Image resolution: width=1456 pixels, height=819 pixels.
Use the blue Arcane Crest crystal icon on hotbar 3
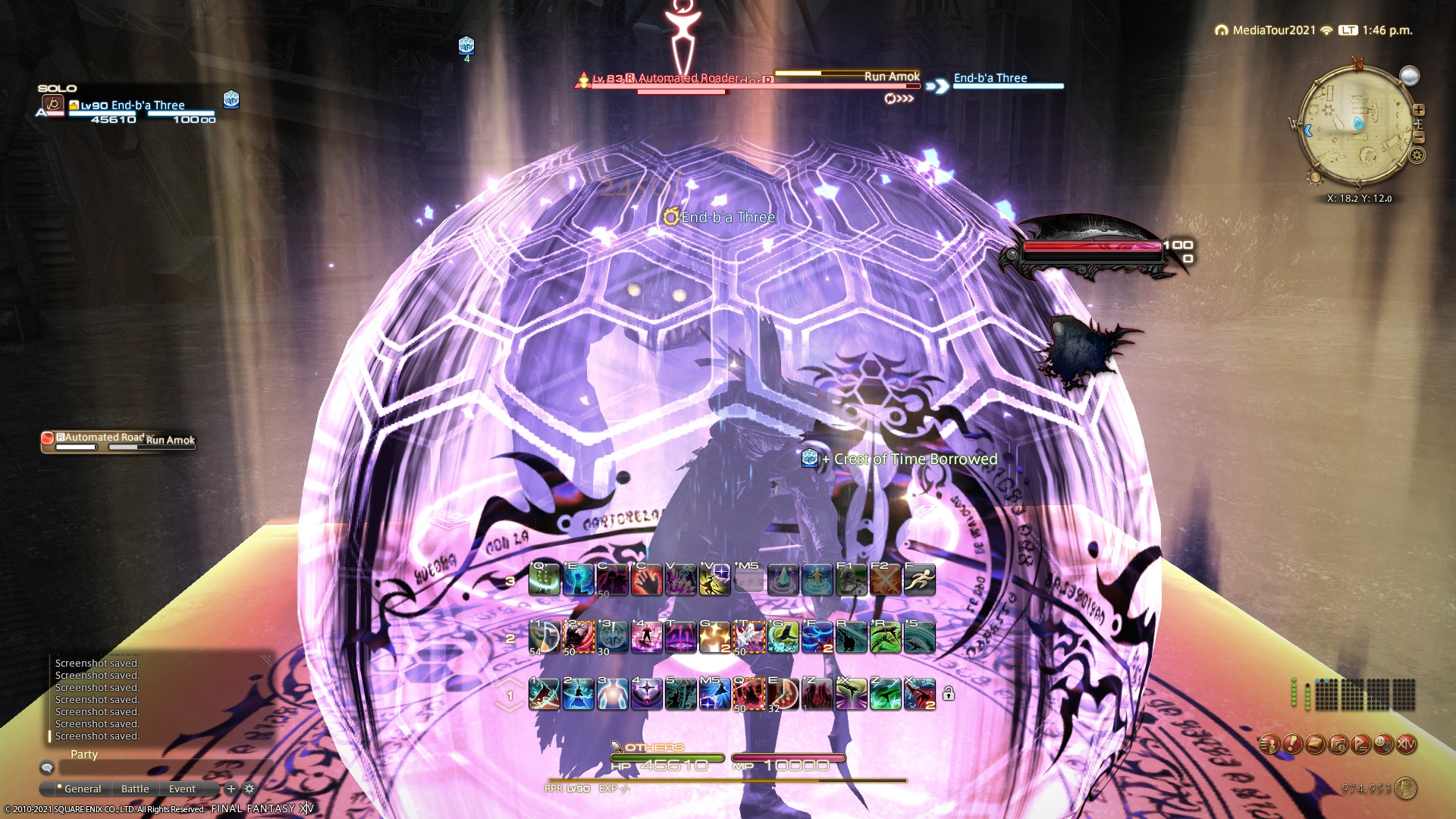point(782,580)
